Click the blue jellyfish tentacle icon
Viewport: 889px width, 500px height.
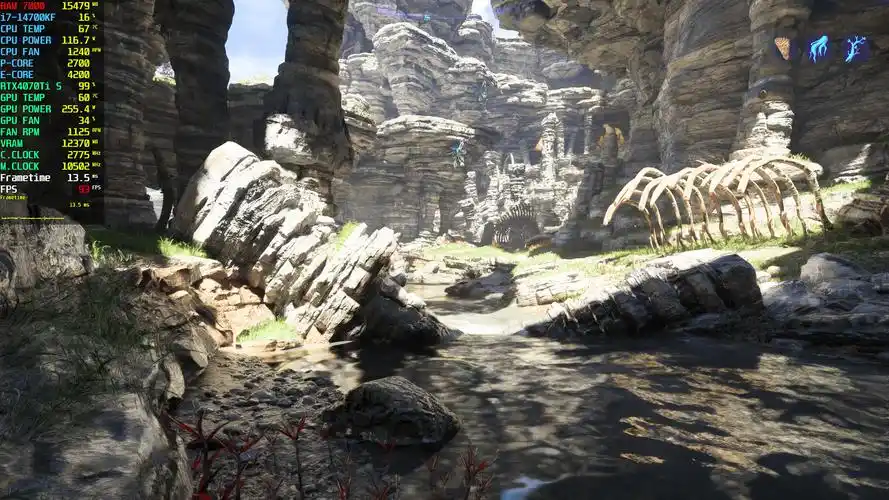[818, 48]
